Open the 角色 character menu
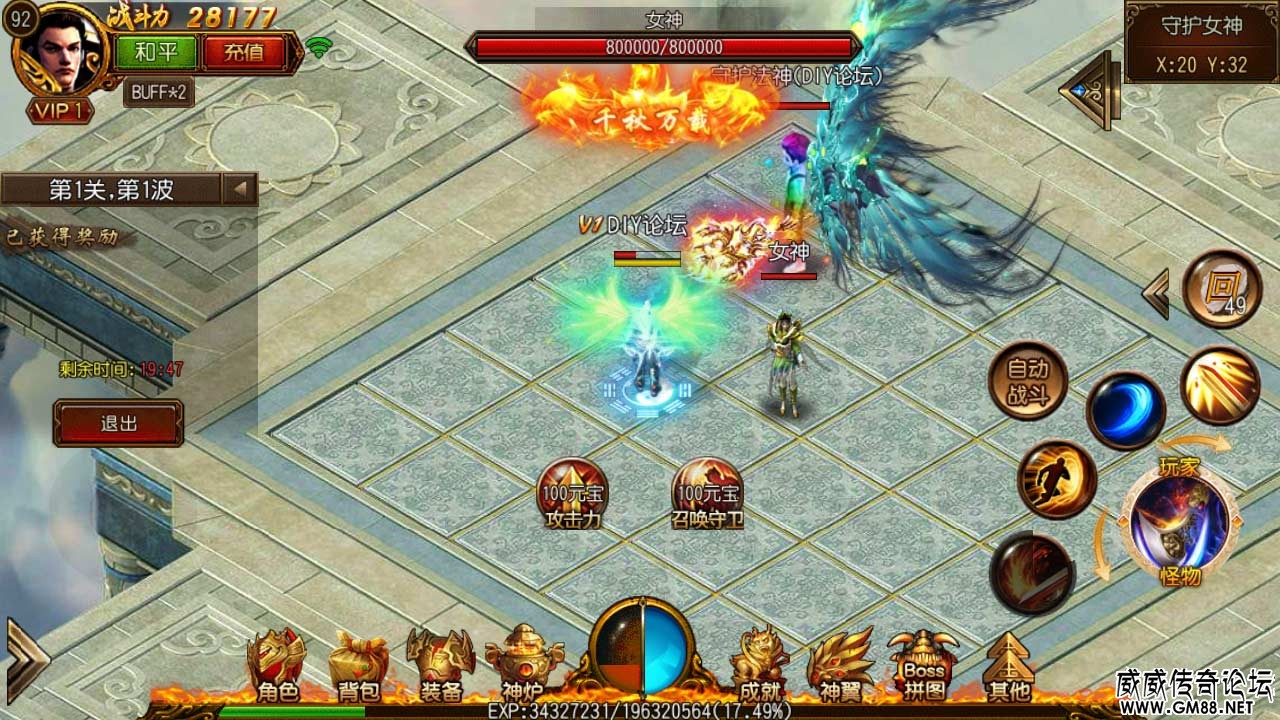1280x720 pixels. point(277,664)
